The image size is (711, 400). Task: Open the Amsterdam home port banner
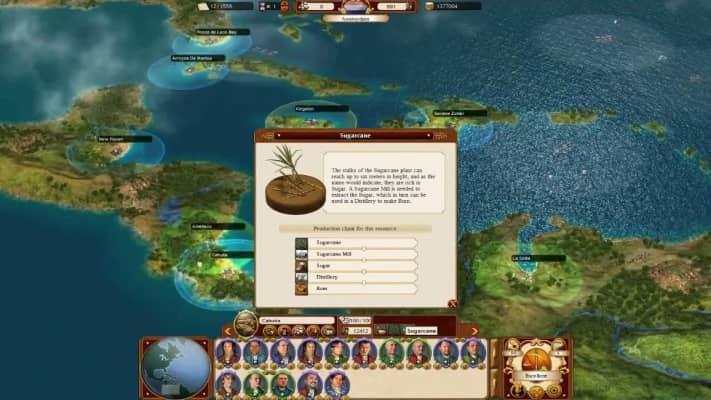355,19
